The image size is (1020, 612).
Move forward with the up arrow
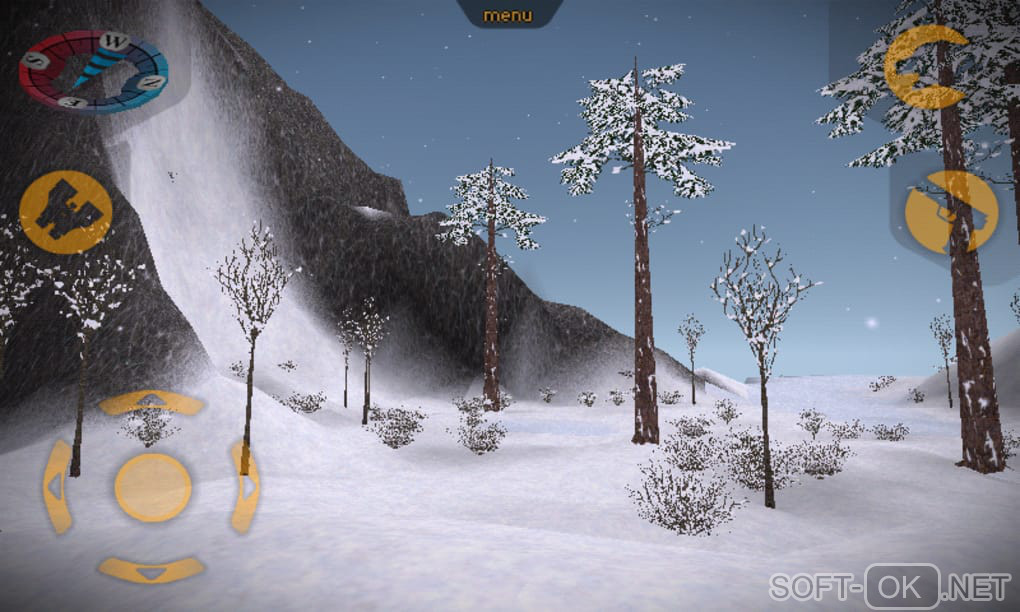coord(151,402)
